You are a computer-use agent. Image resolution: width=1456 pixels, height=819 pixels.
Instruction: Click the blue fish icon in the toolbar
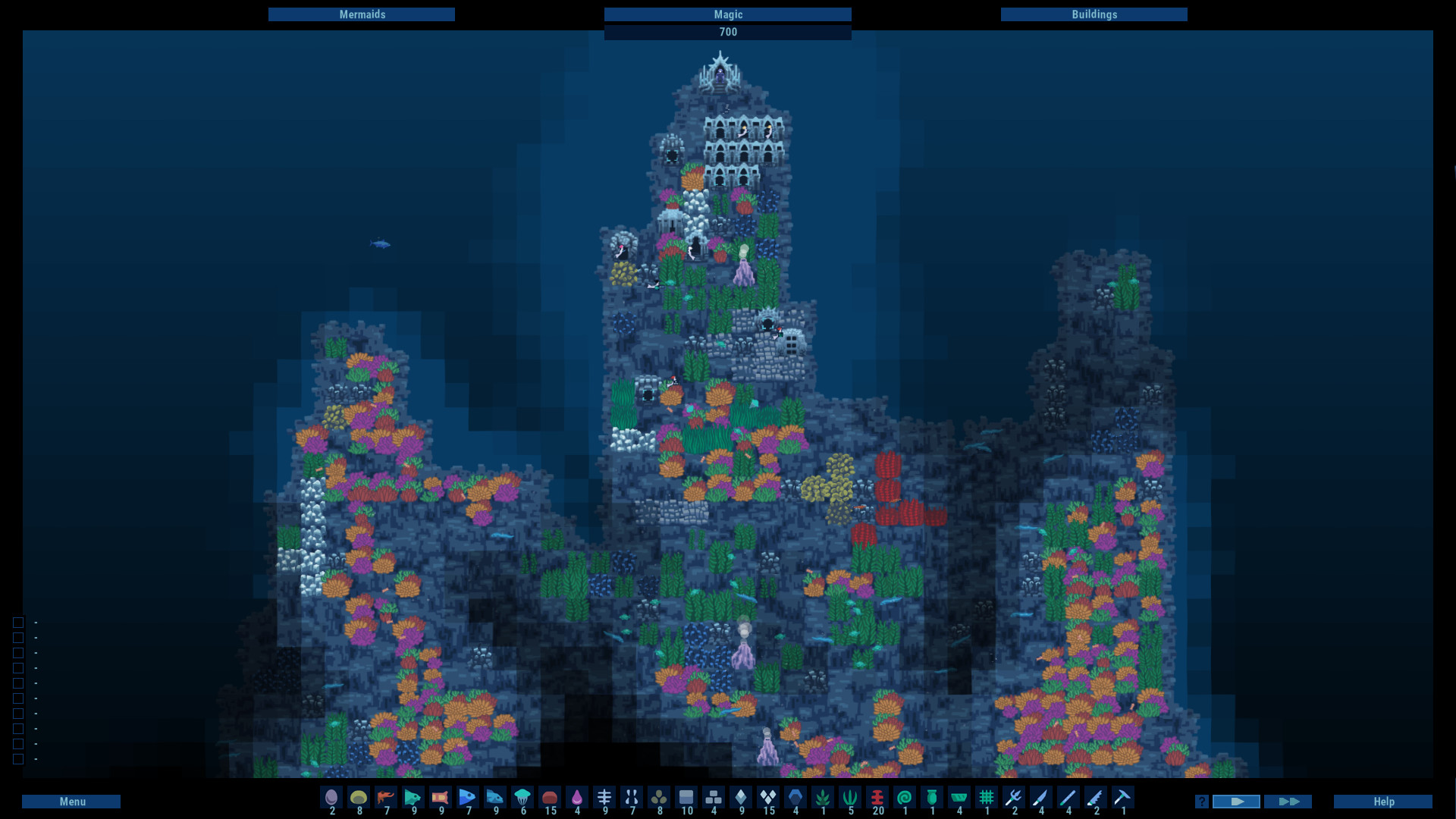(468, 798)
